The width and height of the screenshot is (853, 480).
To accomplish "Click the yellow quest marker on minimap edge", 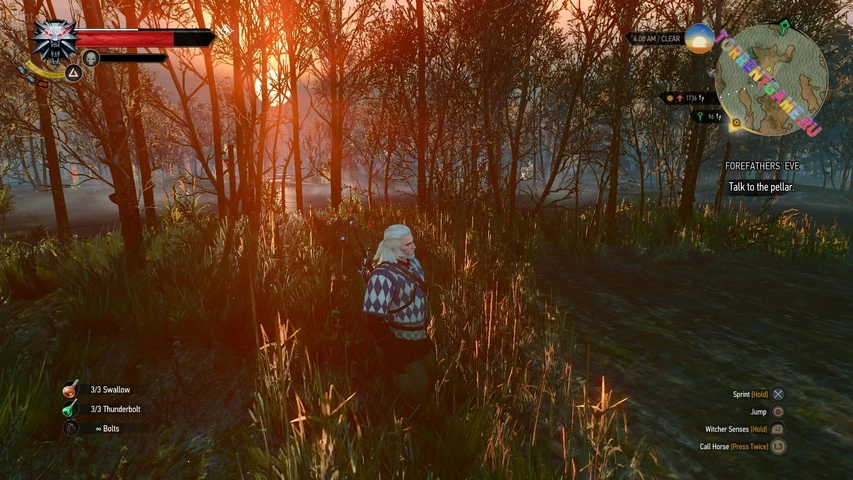I will click(734, 125).
